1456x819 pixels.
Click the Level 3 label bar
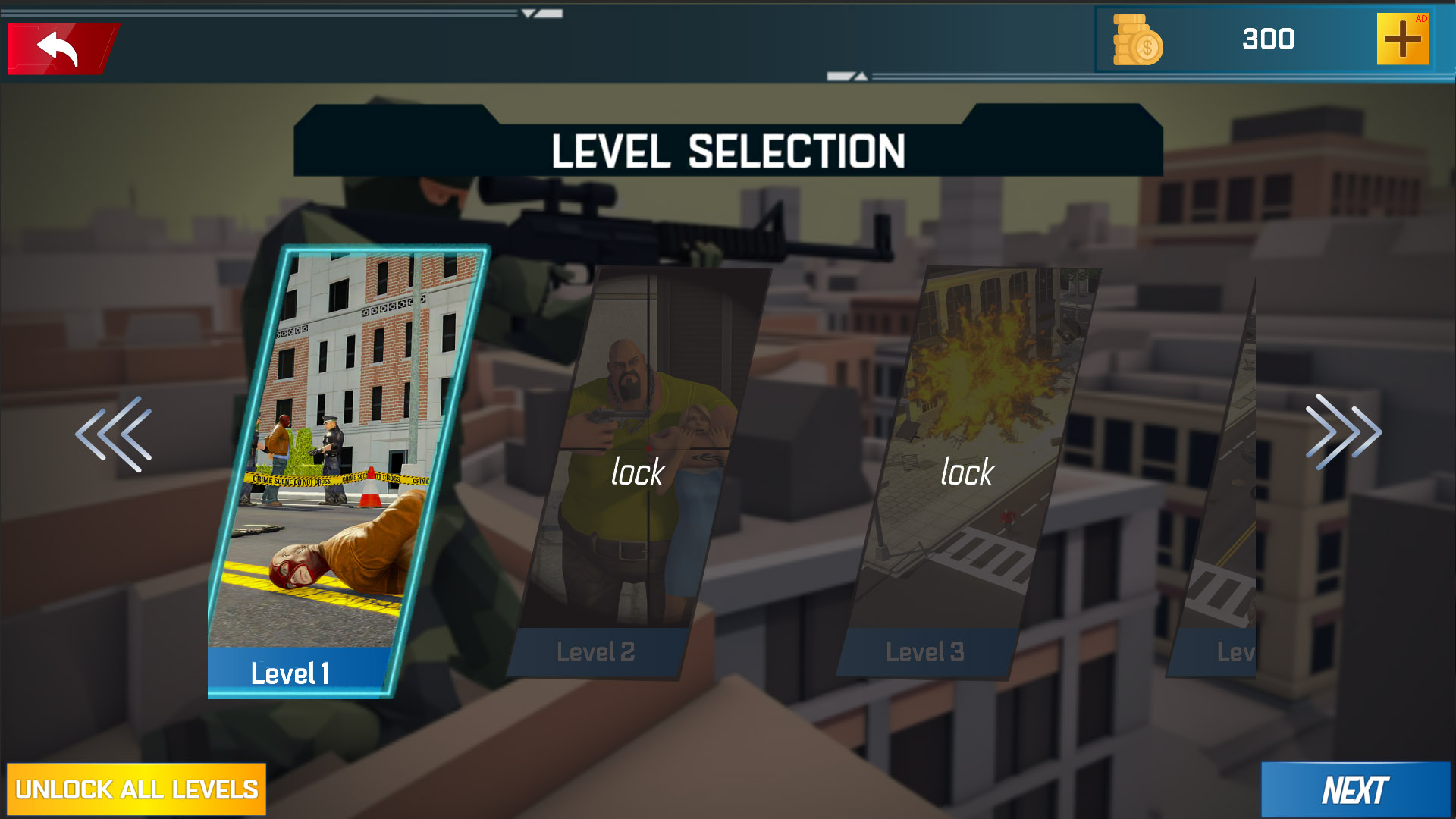pos(925,651)
